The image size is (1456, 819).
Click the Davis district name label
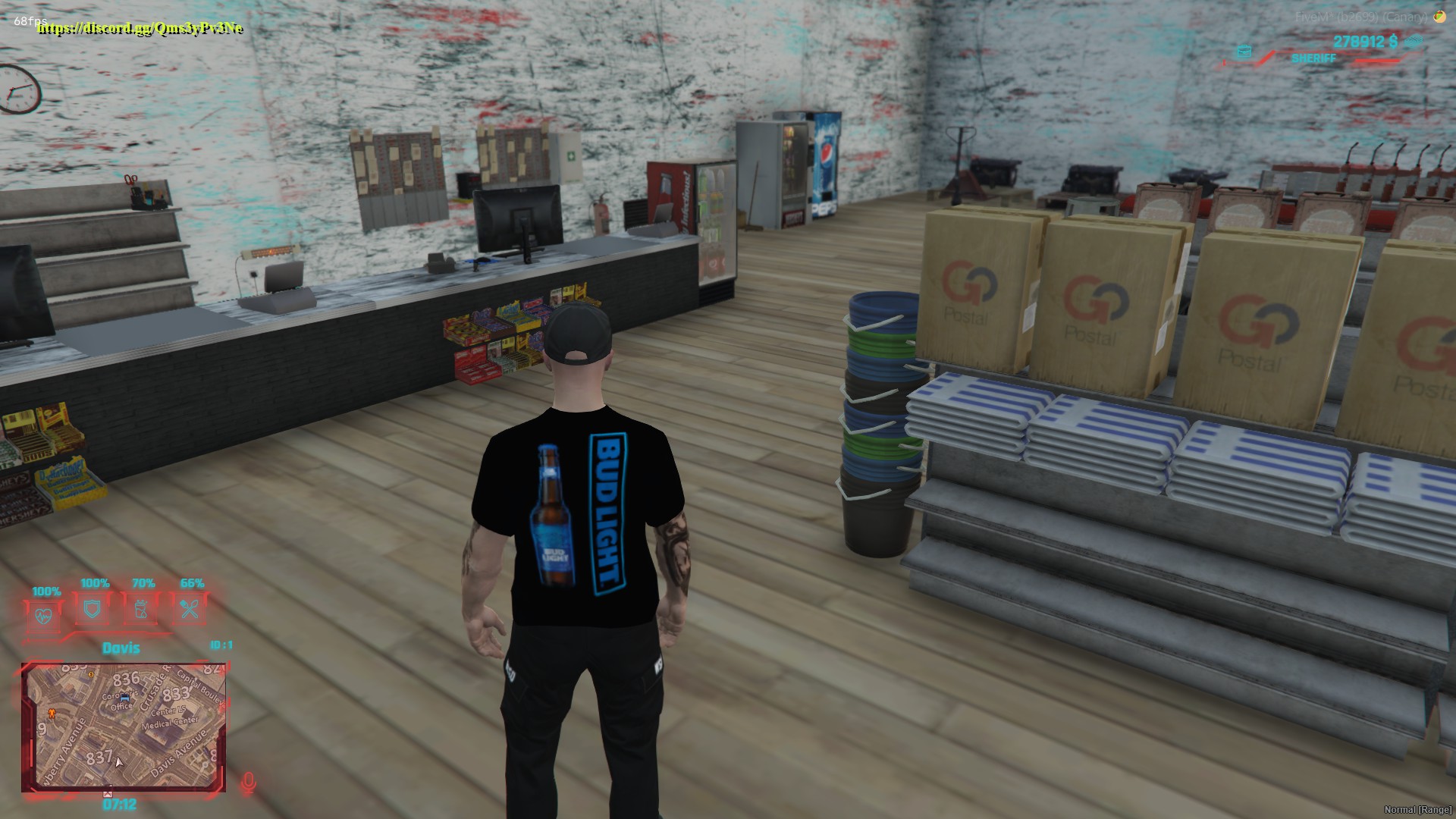pyautogui.click(x=121, y=648)
